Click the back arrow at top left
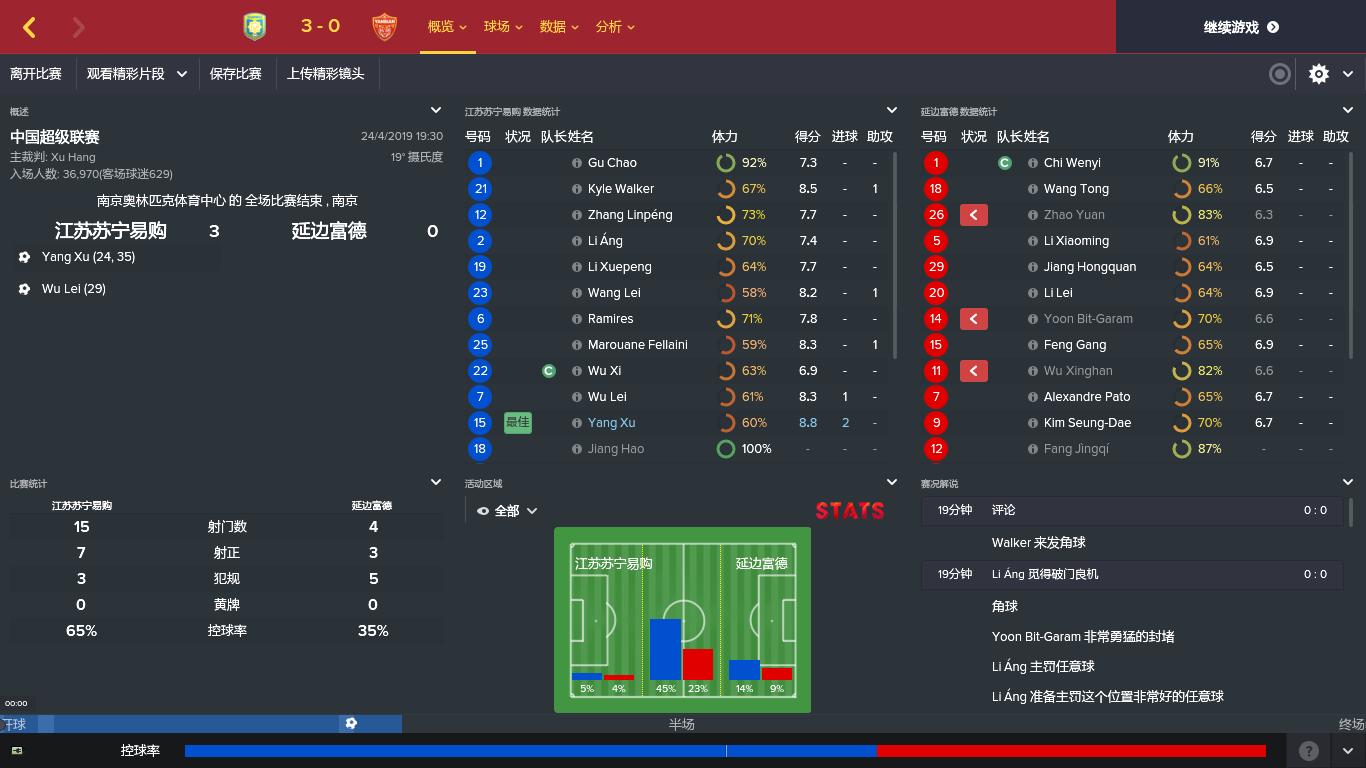This screenshot has width=1366, height=768. (29, 27)
